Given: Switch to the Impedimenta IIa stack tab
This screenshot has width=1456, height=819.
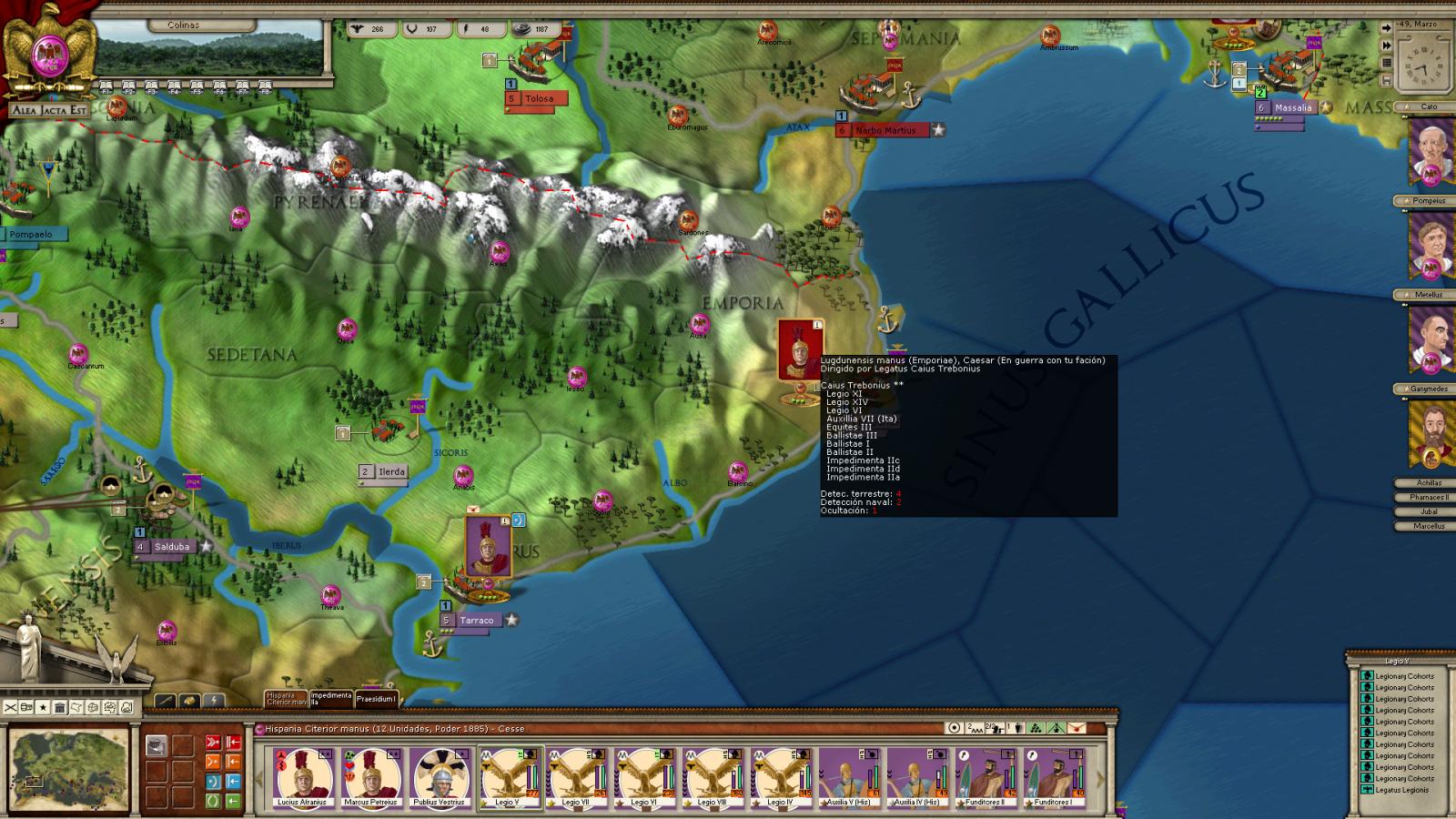Looking at the screenshot, I should point(331,699).
